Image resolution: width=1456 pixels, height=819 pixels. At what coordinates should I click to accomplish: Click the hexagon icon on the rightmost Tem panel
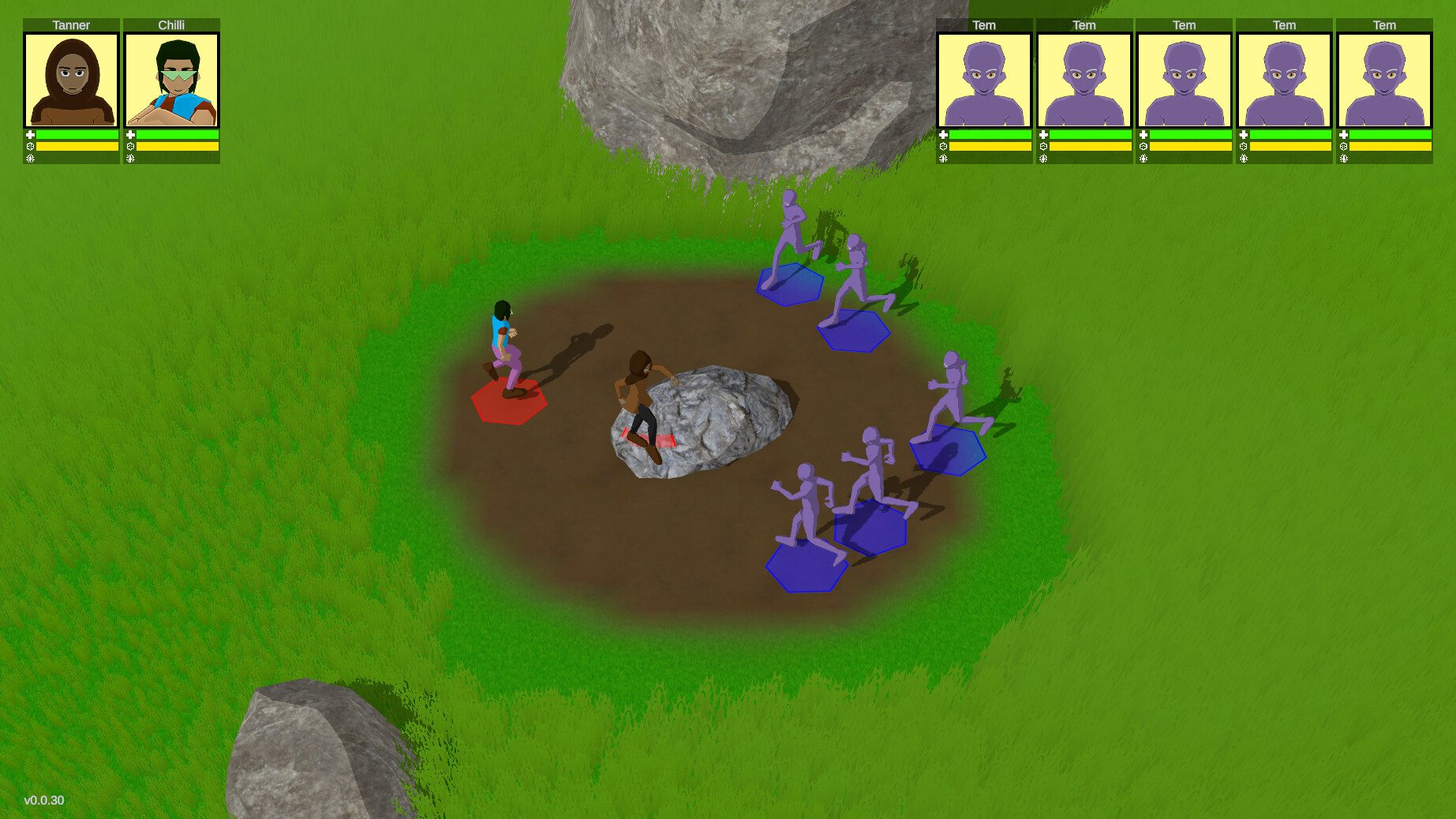click(x=1344, y=146)
